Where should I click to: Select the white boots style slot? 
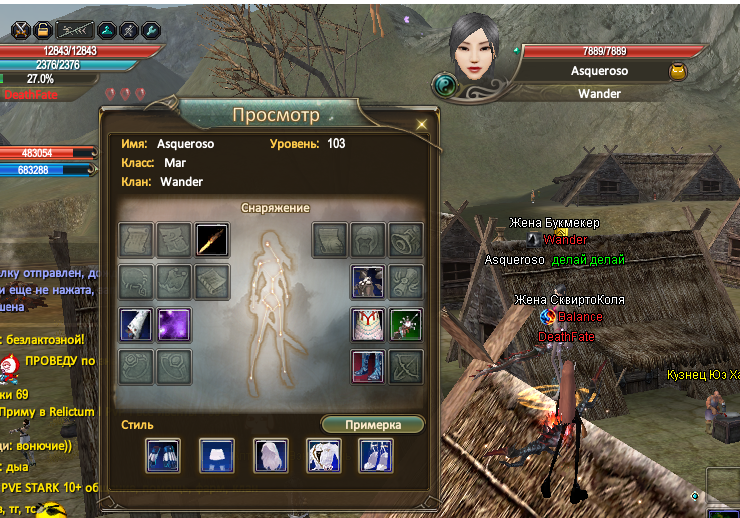[x=376, y=455]
